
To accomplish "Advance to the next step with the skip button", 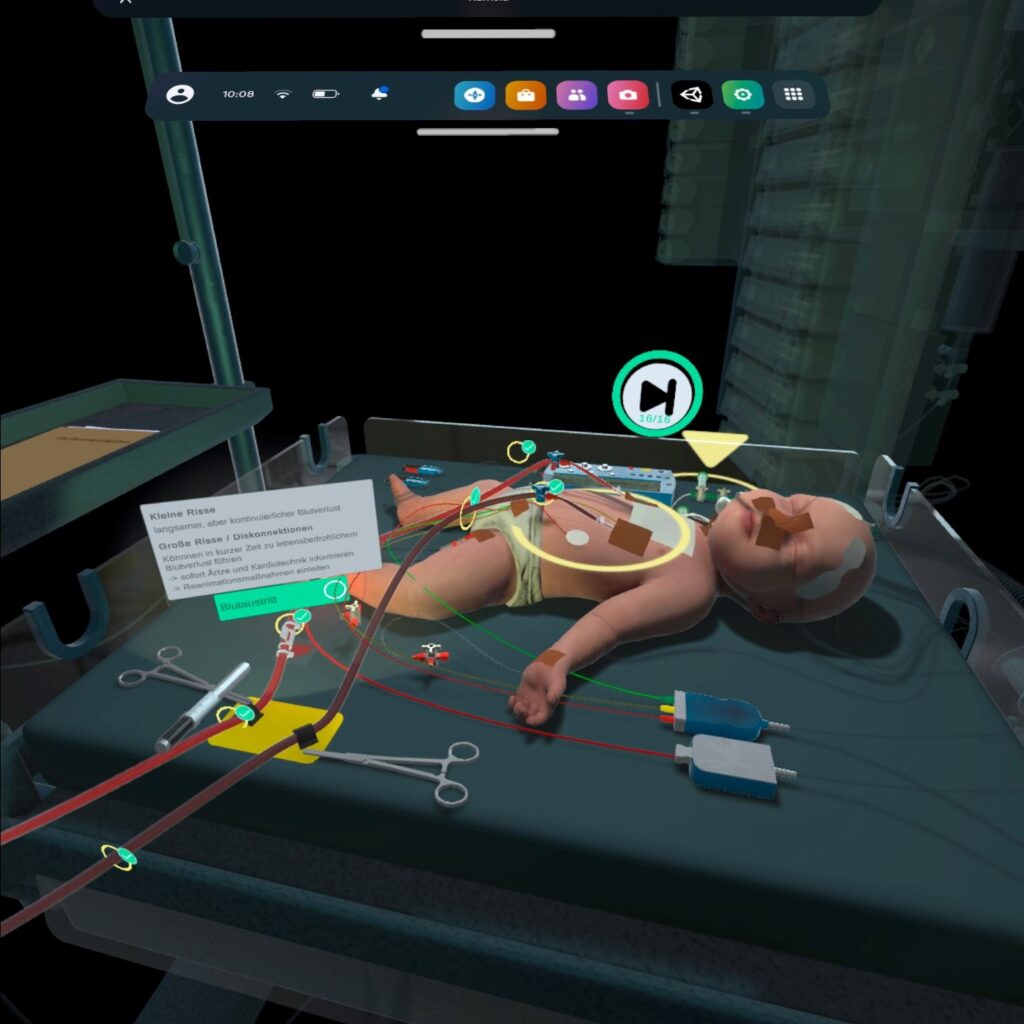I will [x=657, y=392].
